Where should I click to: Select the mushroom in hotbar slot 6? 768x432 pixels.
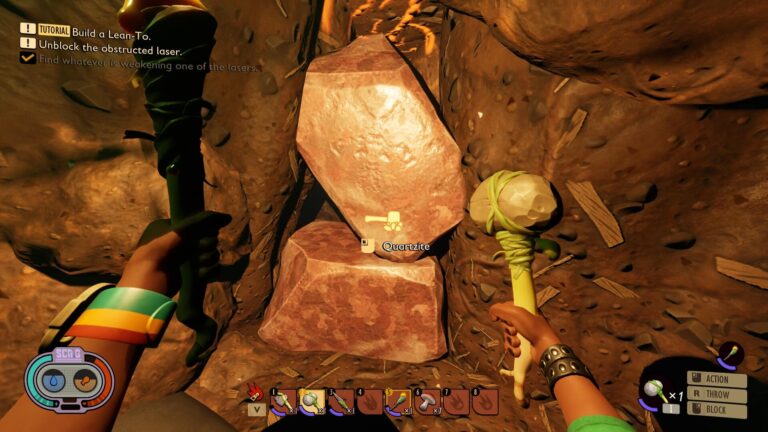(x=428, y=402)
